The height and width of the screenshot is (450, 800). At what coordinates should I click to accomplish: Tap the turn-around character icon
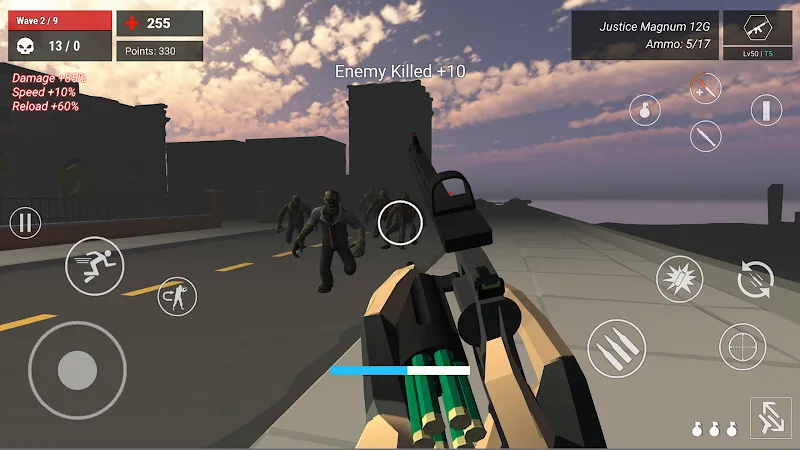point(177,295)
